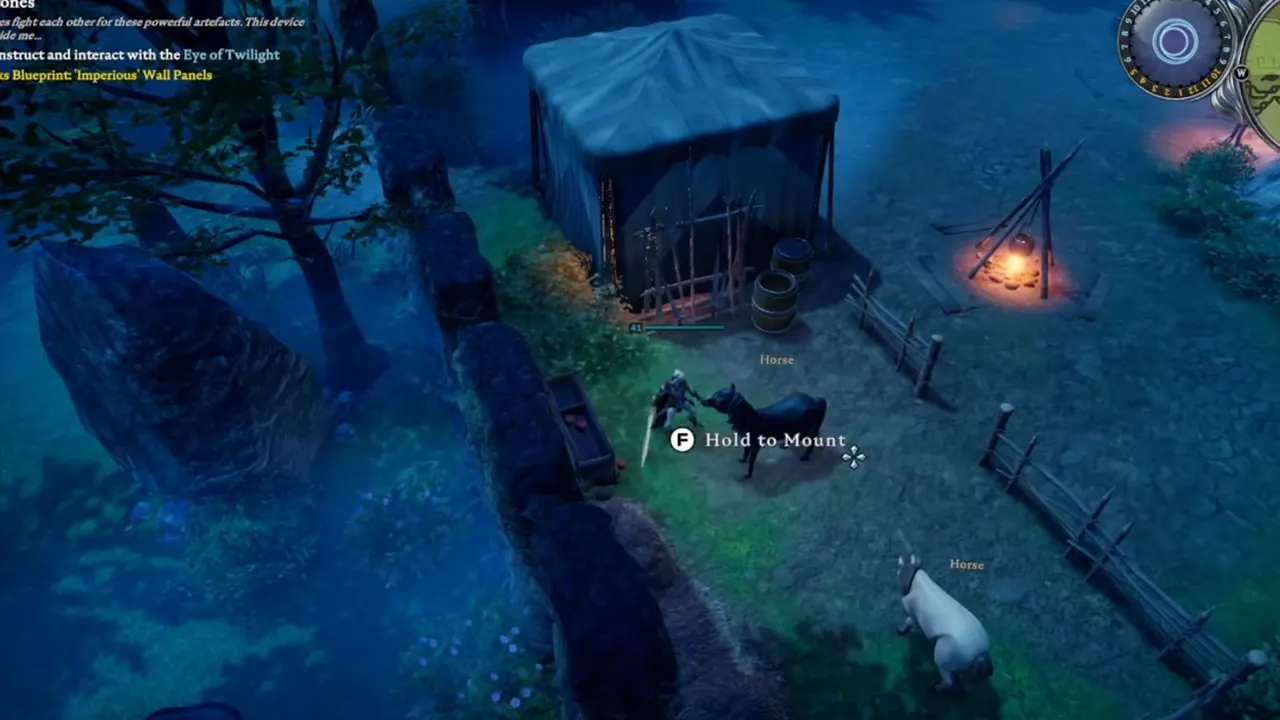Screen dimensions: 1280x720
Task: Click the level 41 indicator
Action: pos(634,327)
